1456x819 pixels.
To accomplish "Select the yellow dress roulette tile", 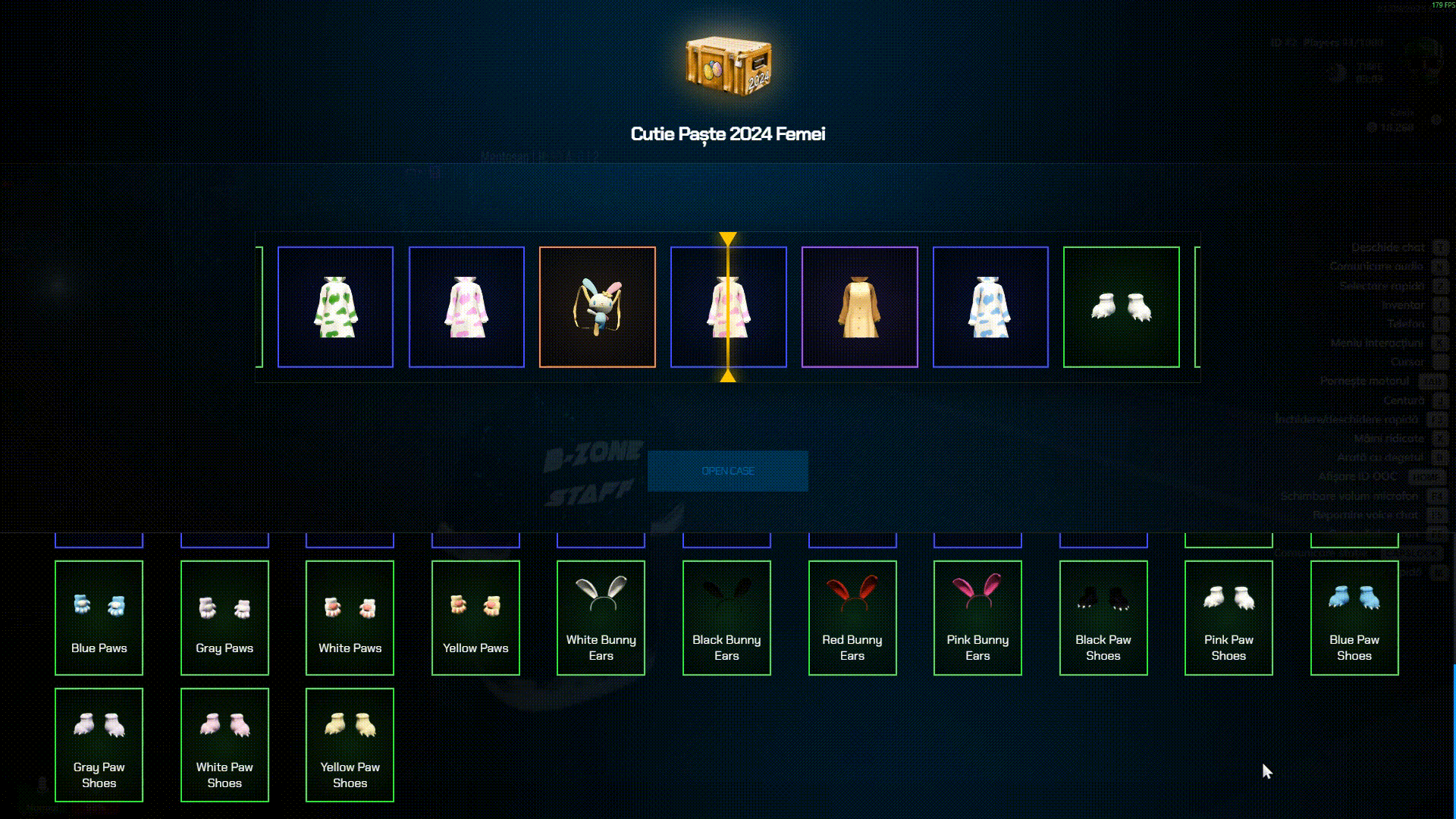I will (x=859, y=307).
